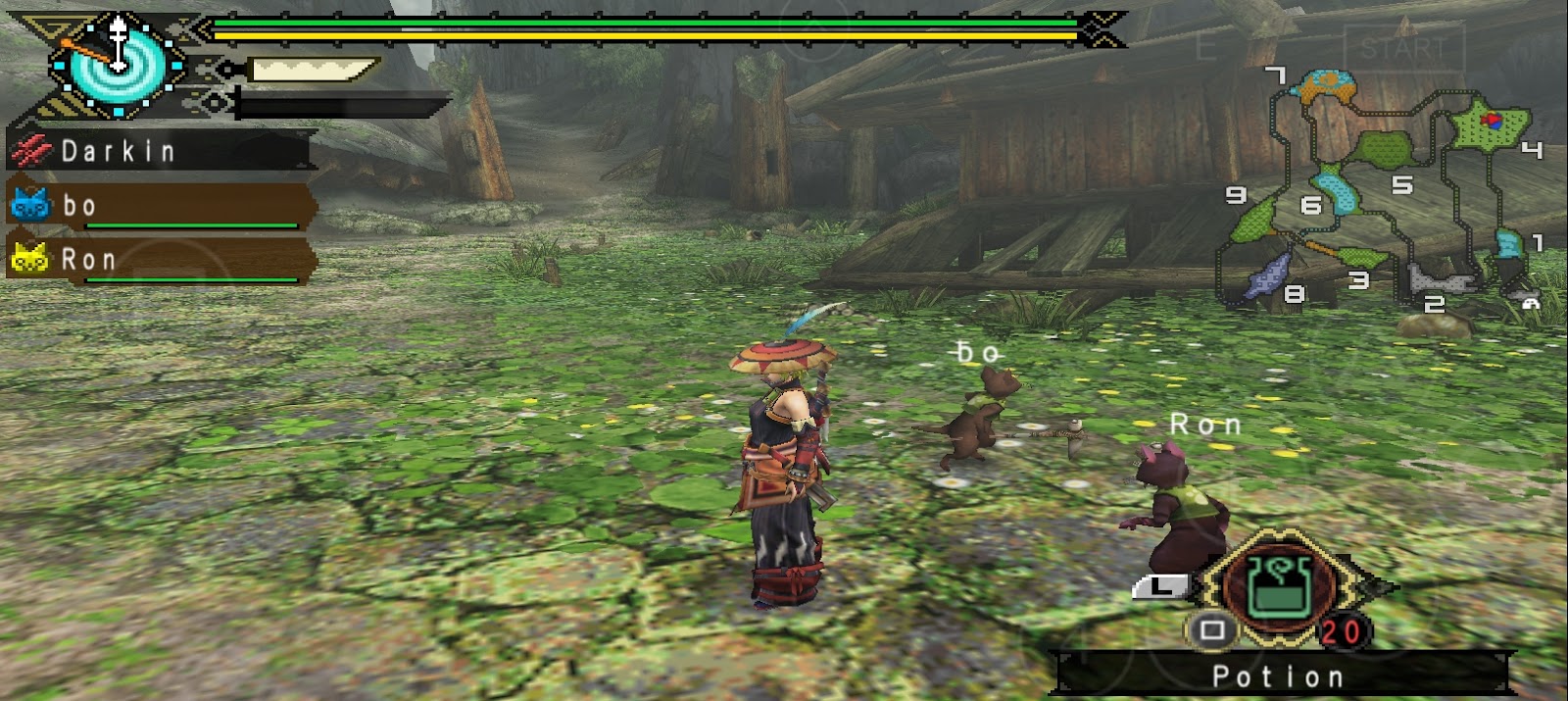The image size is (1568, 701).
Task: Click the player marker in area 4
Action: (1493, 121)
